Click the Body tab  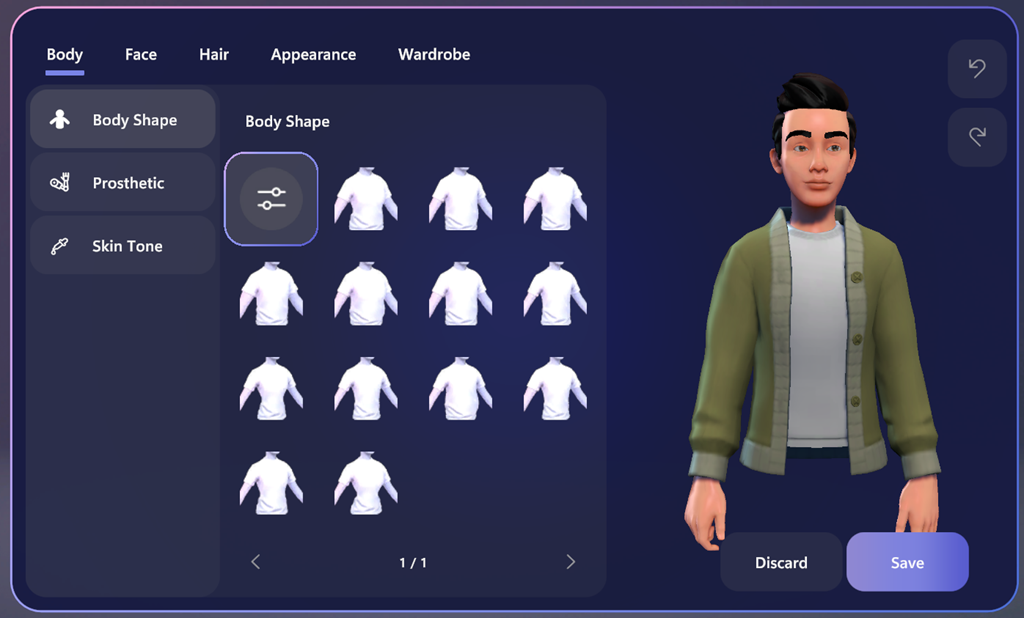[65, 55]
